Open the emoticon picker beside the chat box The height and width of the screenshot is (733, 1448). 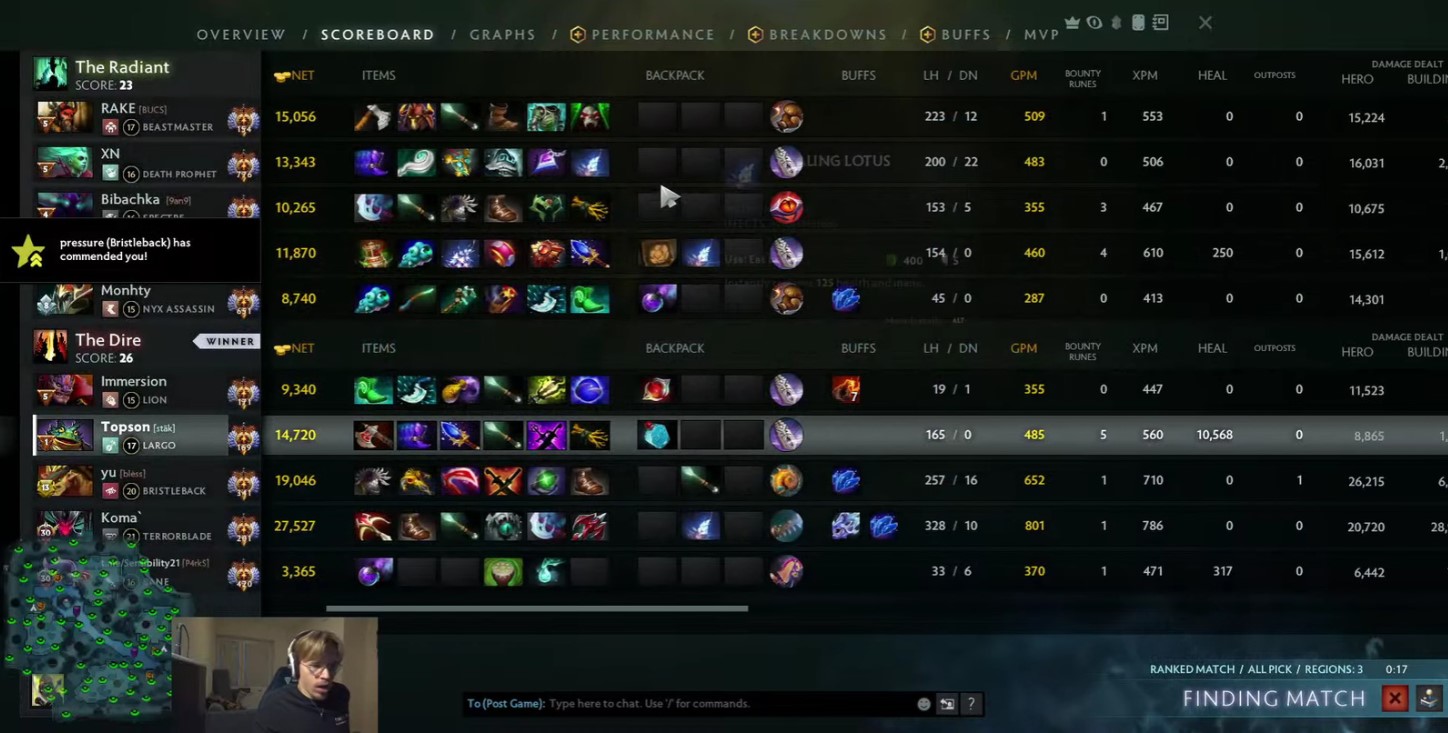(x=923, y=703)
